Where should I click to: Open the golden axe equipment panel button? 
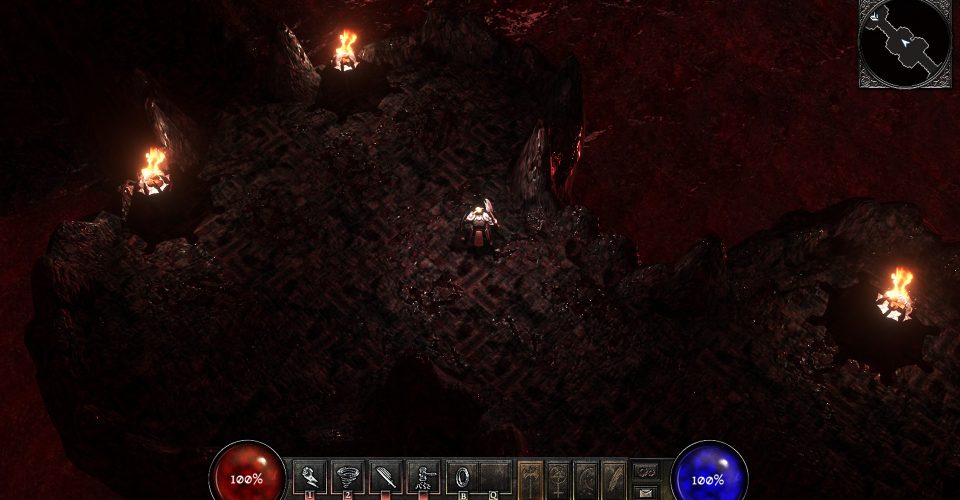(x=532, y=477)
